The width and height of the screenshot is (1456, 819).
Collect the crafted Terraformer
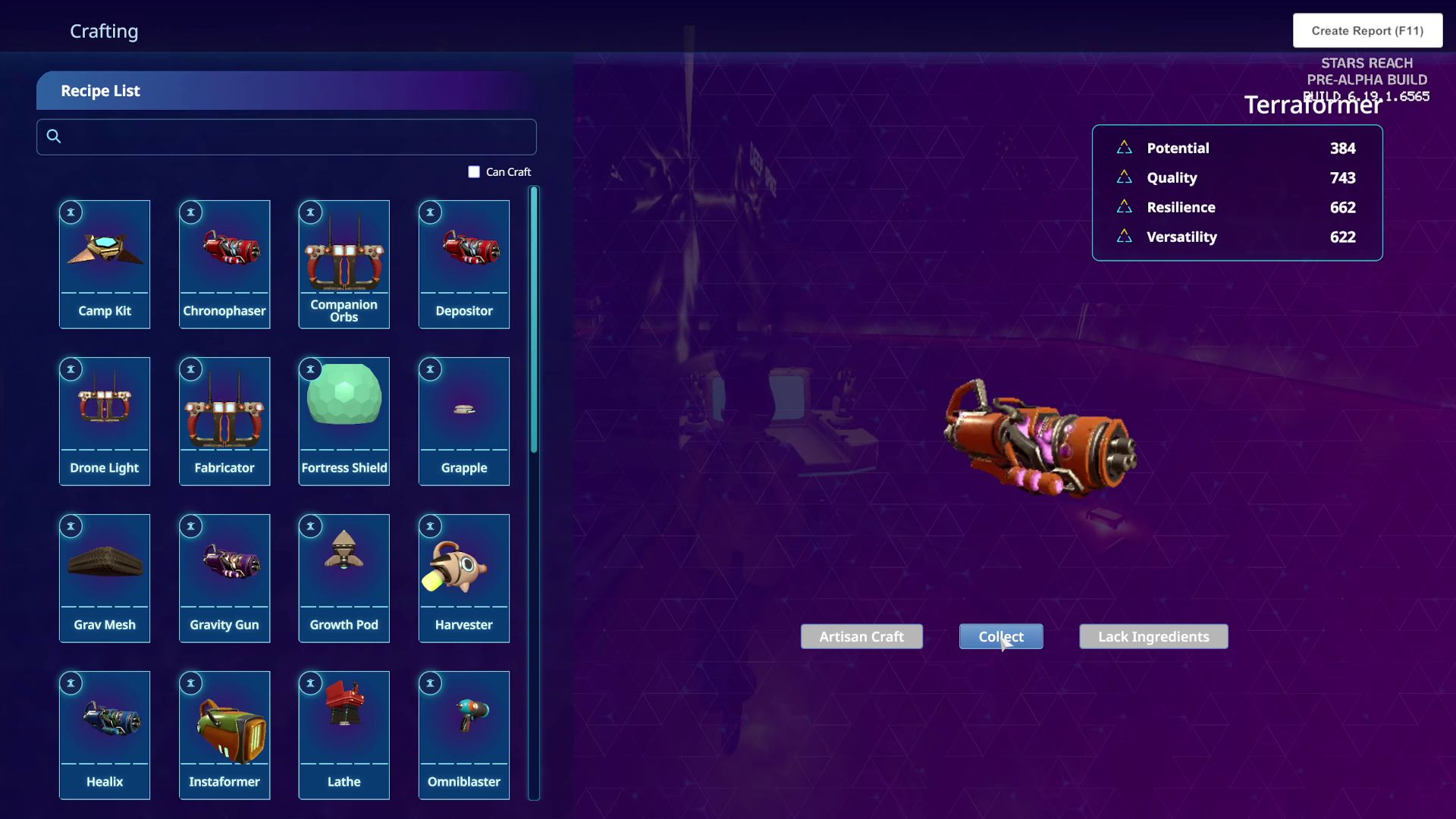[x=1000, y=637]
